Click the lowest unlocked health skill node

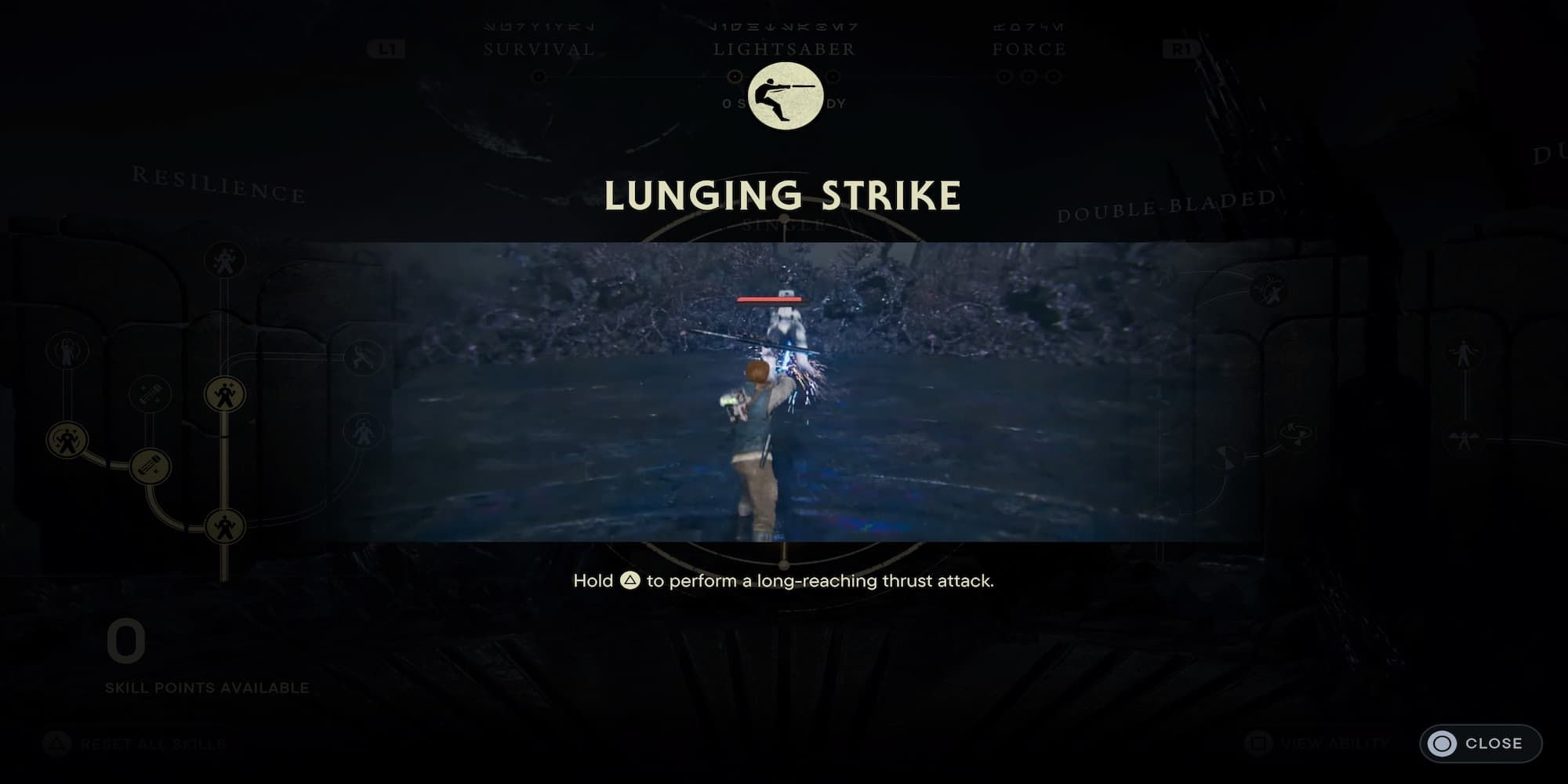coord(226,524)
